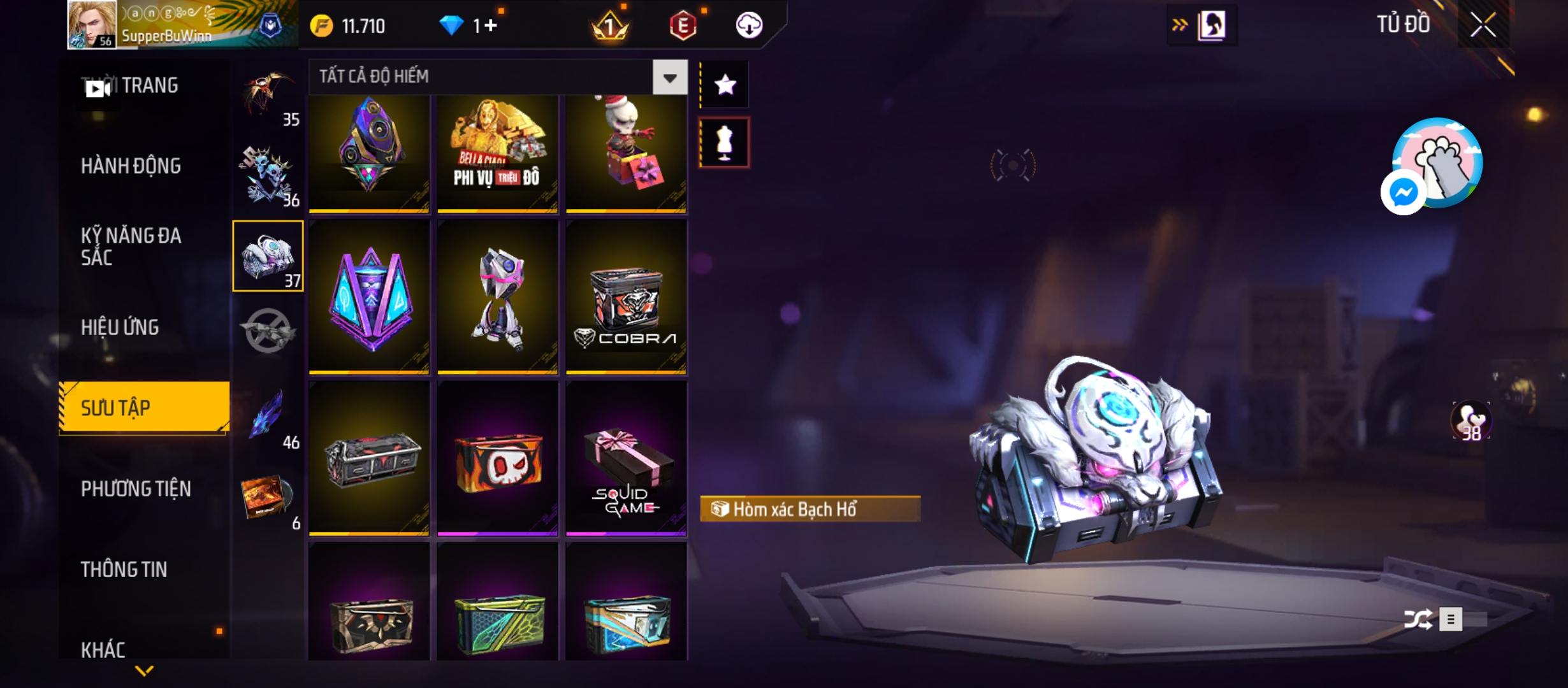Select the Phi Vụ Triệu Đô item
The width and height of the screenshot is (1568, 688).
(x=497, y=154)
